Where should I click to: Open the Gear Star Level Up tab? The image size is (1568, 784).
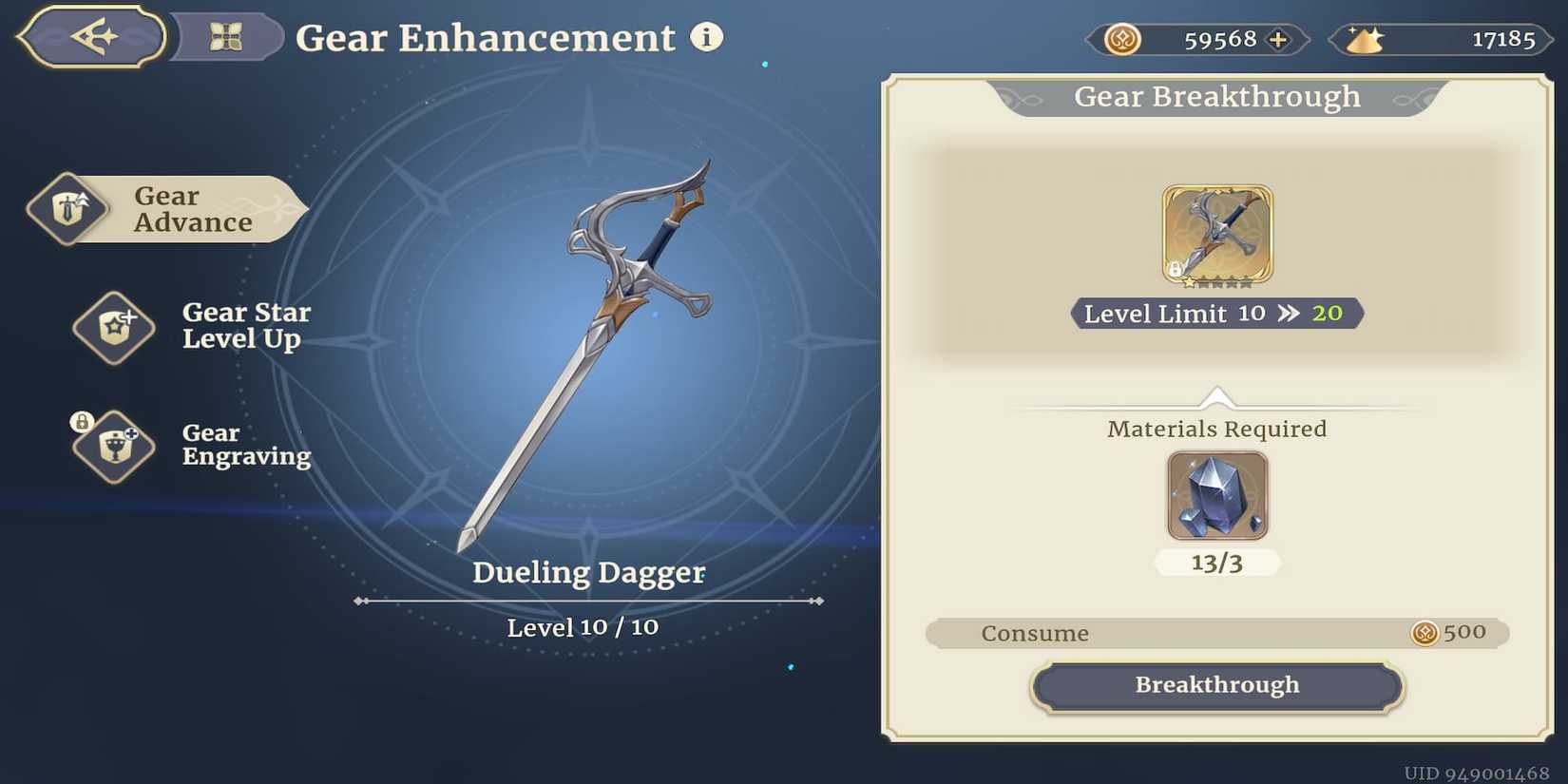[244, 325]
